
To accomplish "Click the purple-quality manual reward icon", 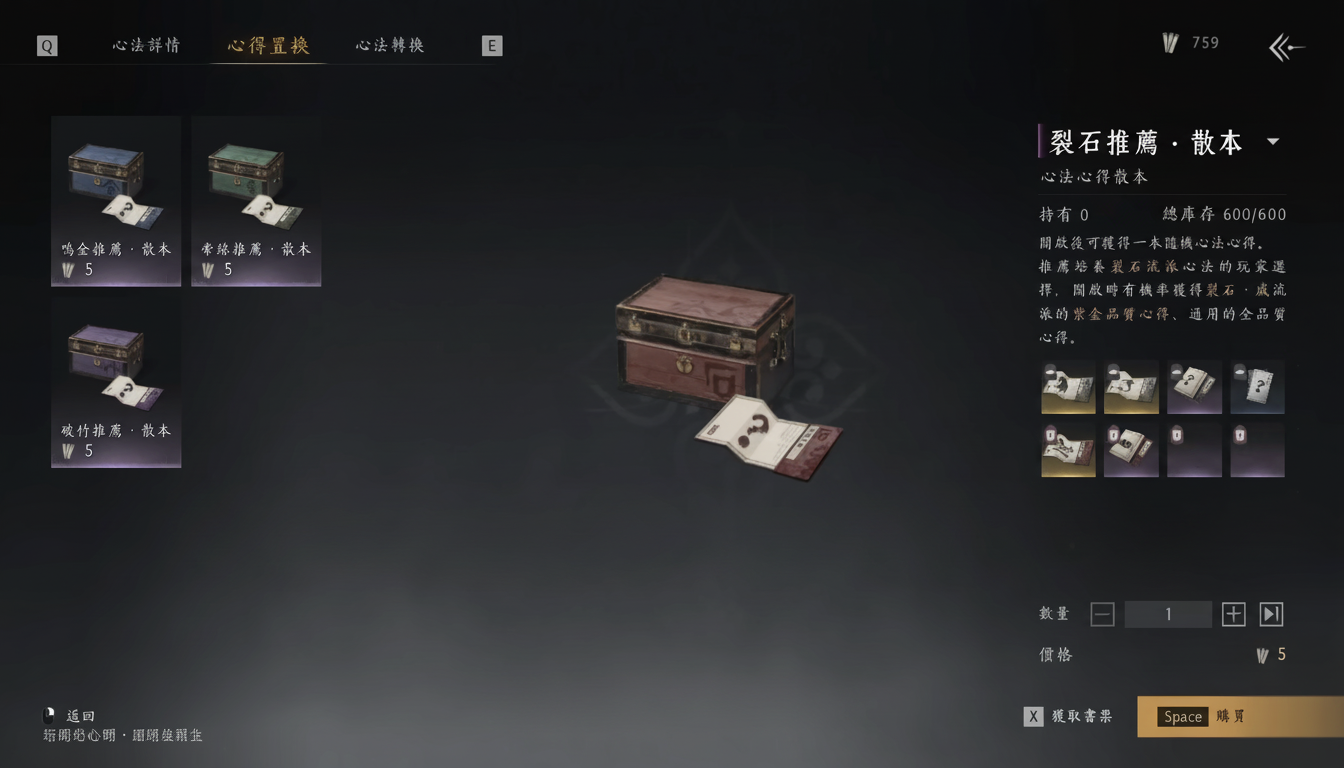I will (x=1194, y=387).
